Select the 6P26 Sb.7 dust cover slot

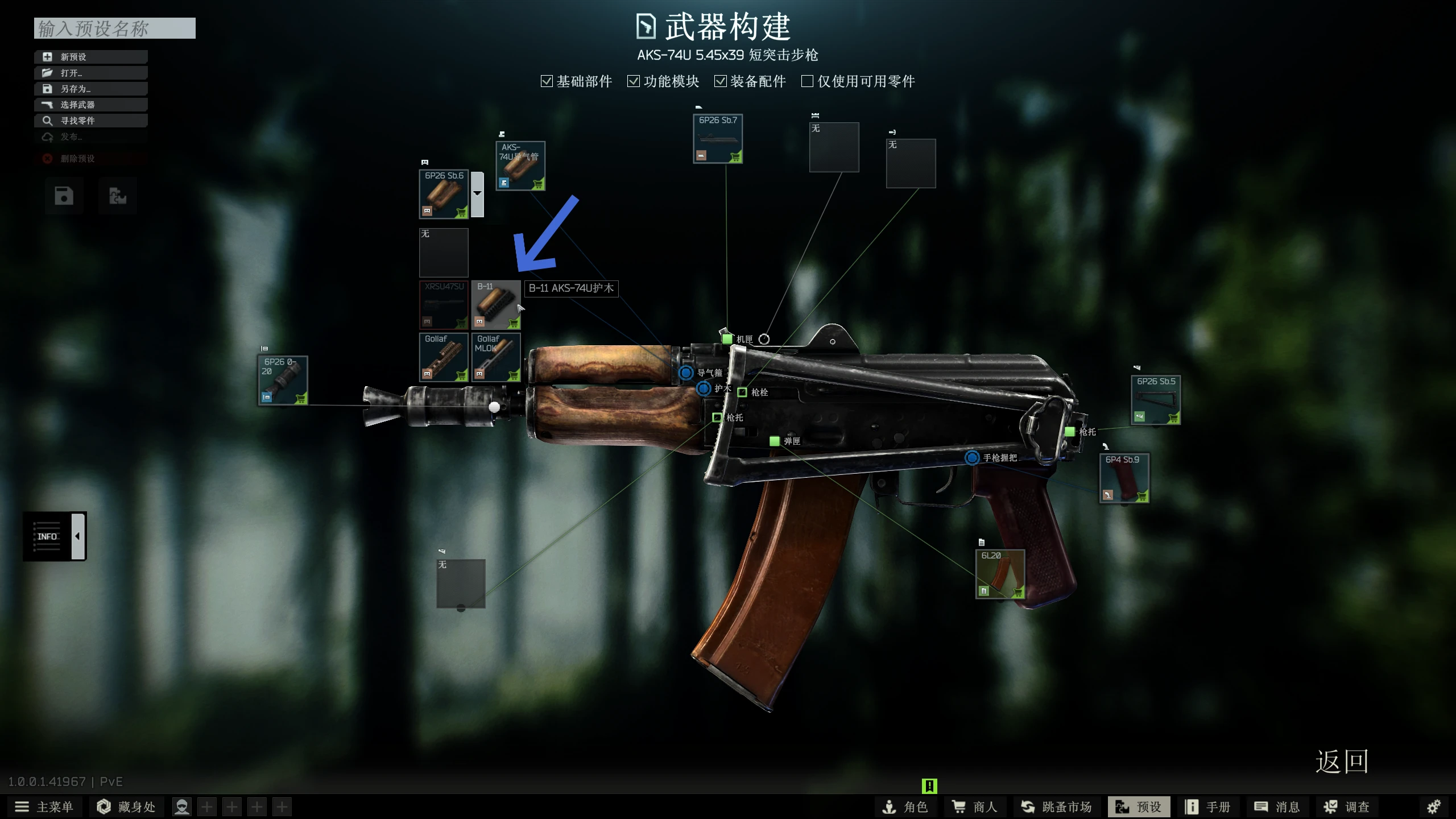717,139
